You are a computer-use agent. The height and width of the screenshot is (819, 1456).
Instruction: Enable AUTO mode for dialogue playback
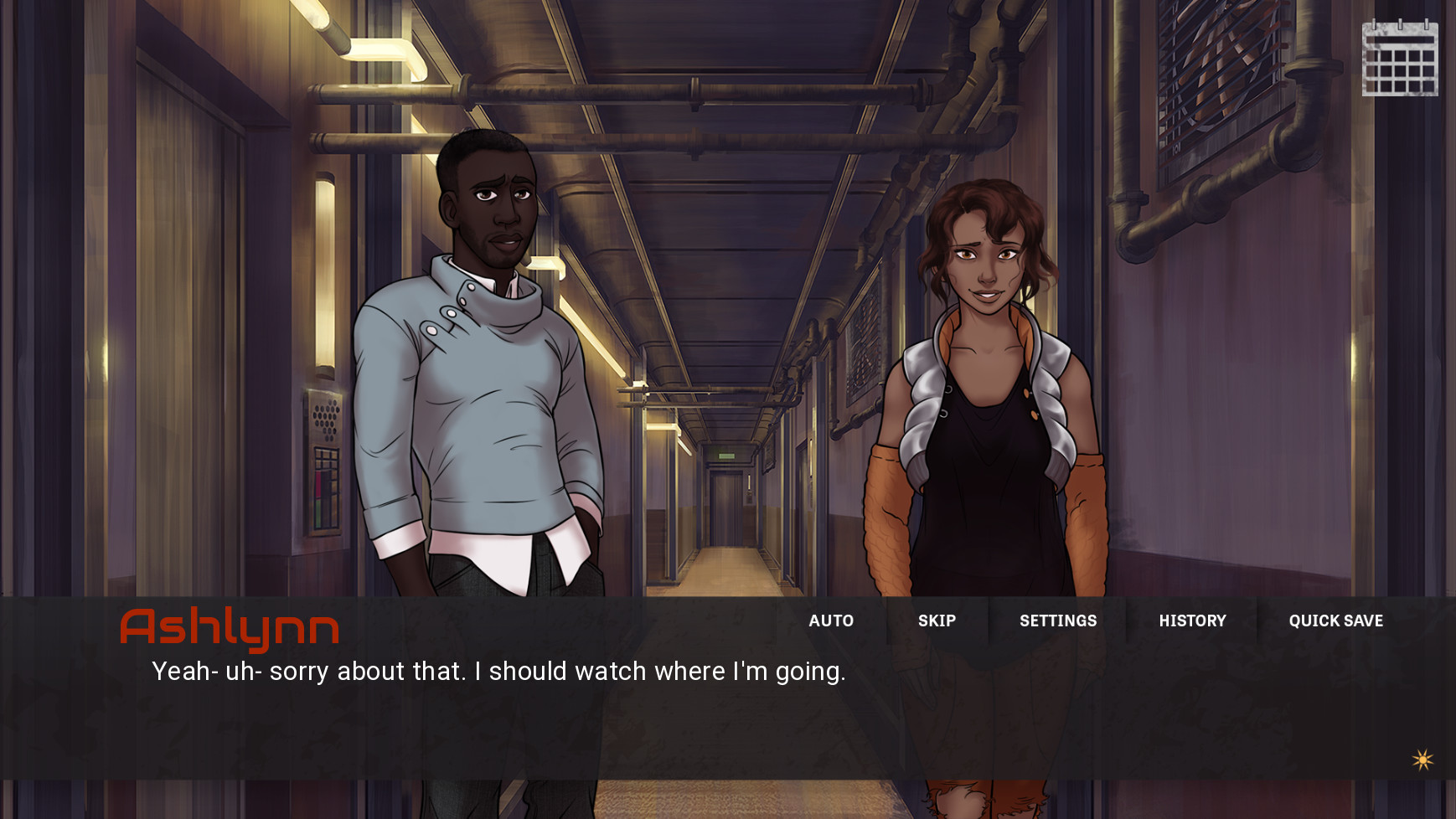point(831,621)
